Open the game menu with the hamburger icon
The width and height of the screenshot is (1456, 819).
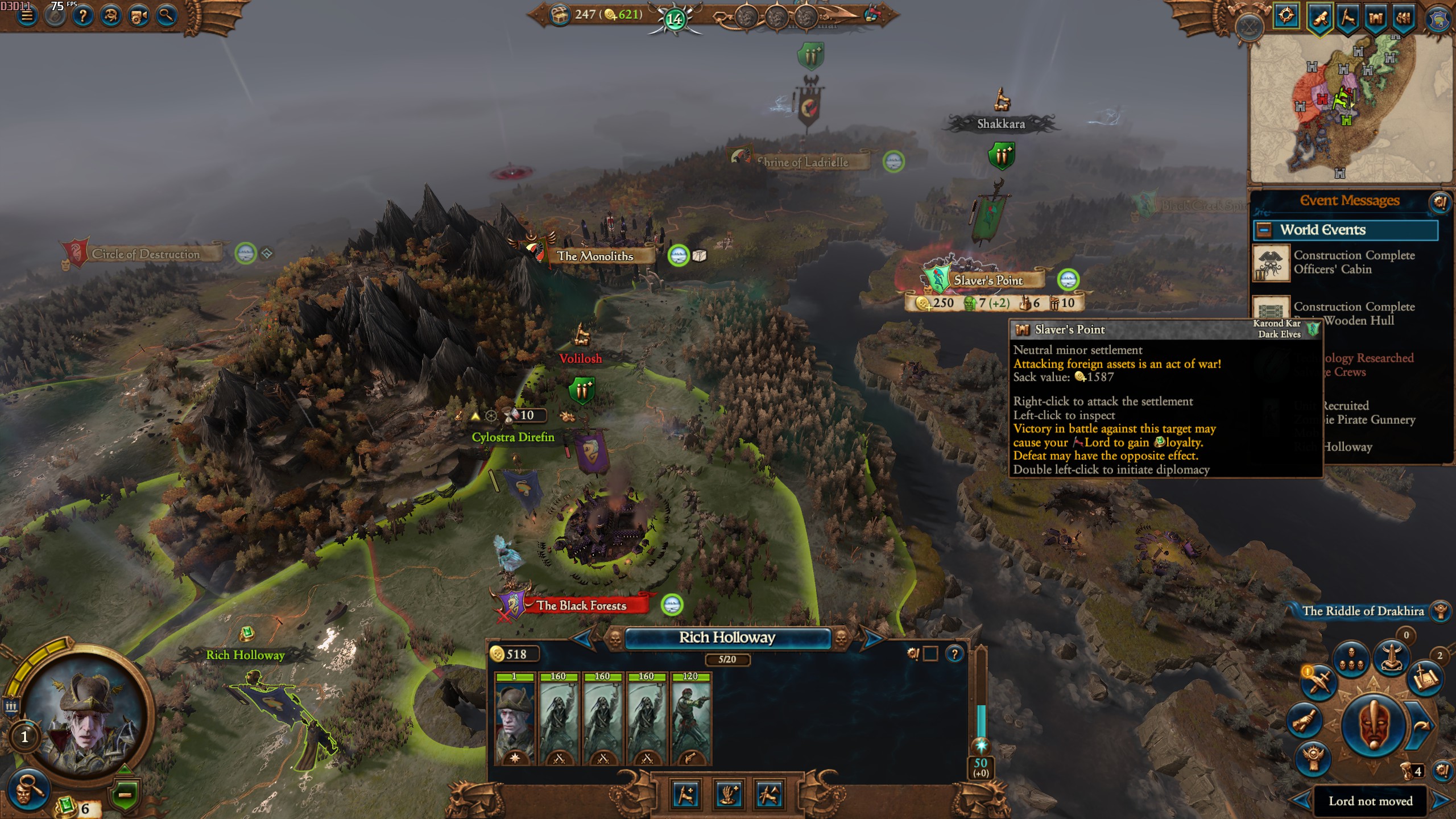[27, 16]
